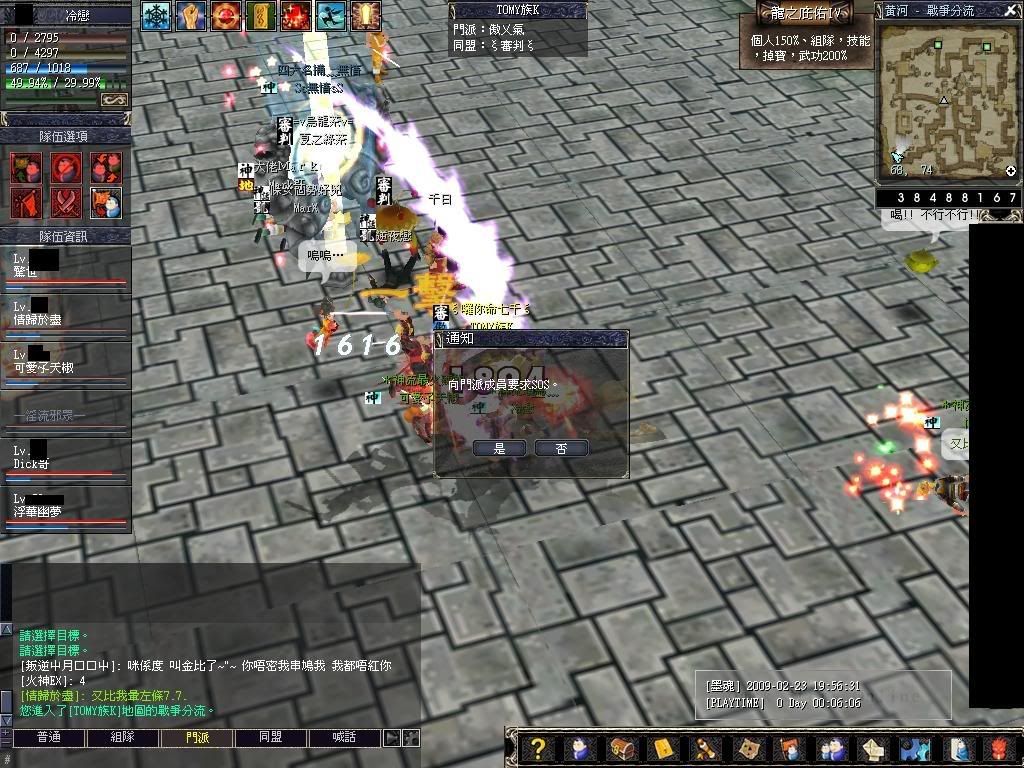Select party member Dick哥
This screenshot has width=1024, height=768.
pyautogui.click(x=65, y=464)
